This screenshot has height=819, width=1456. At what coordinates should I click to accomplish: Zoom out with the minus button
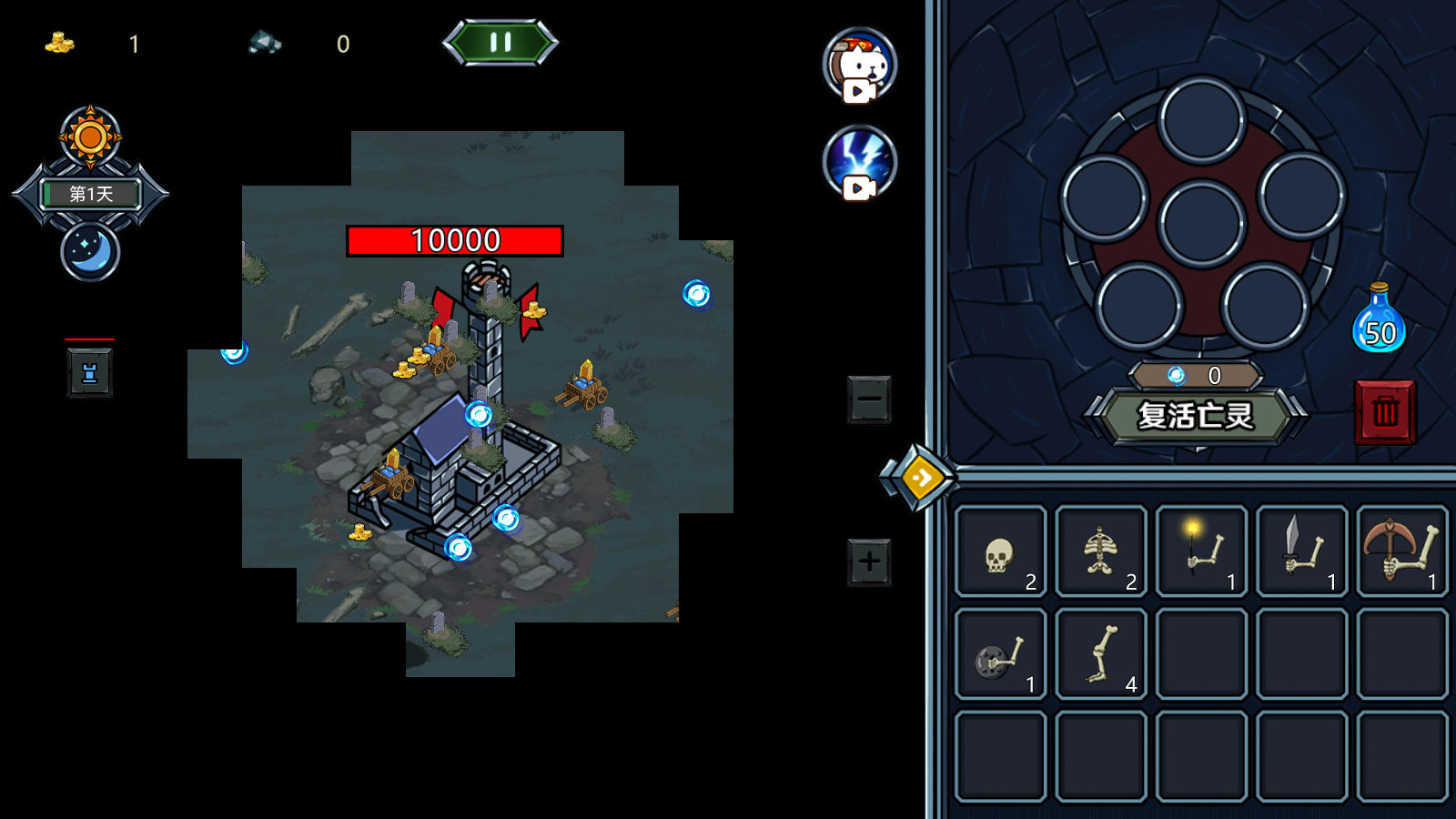tap(869, 399)
